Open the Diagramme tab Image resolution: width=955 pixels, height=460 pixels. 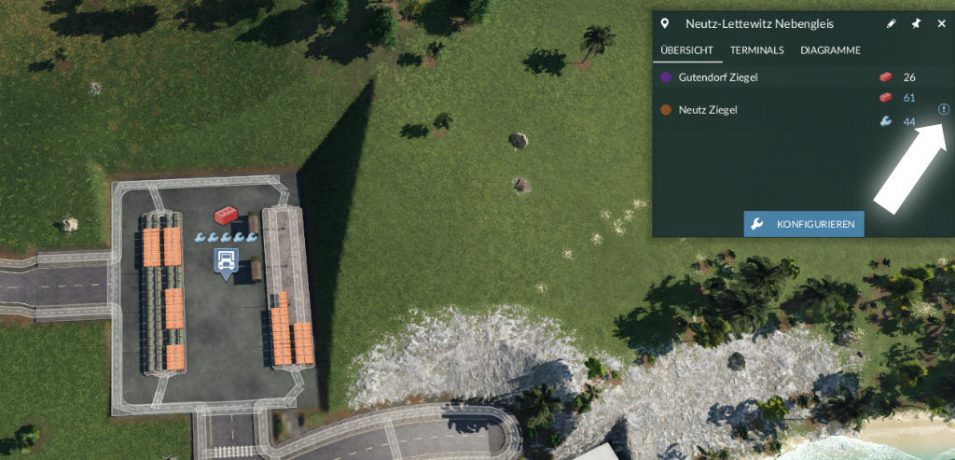[830, 50]
